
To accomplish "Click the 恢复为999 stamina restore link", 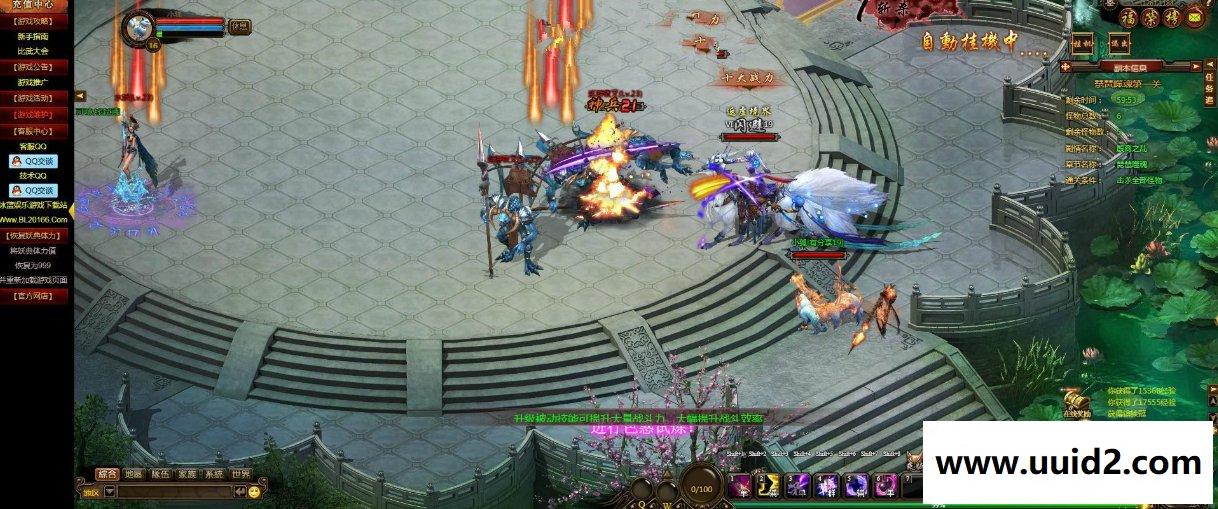I will pos(36,266).
